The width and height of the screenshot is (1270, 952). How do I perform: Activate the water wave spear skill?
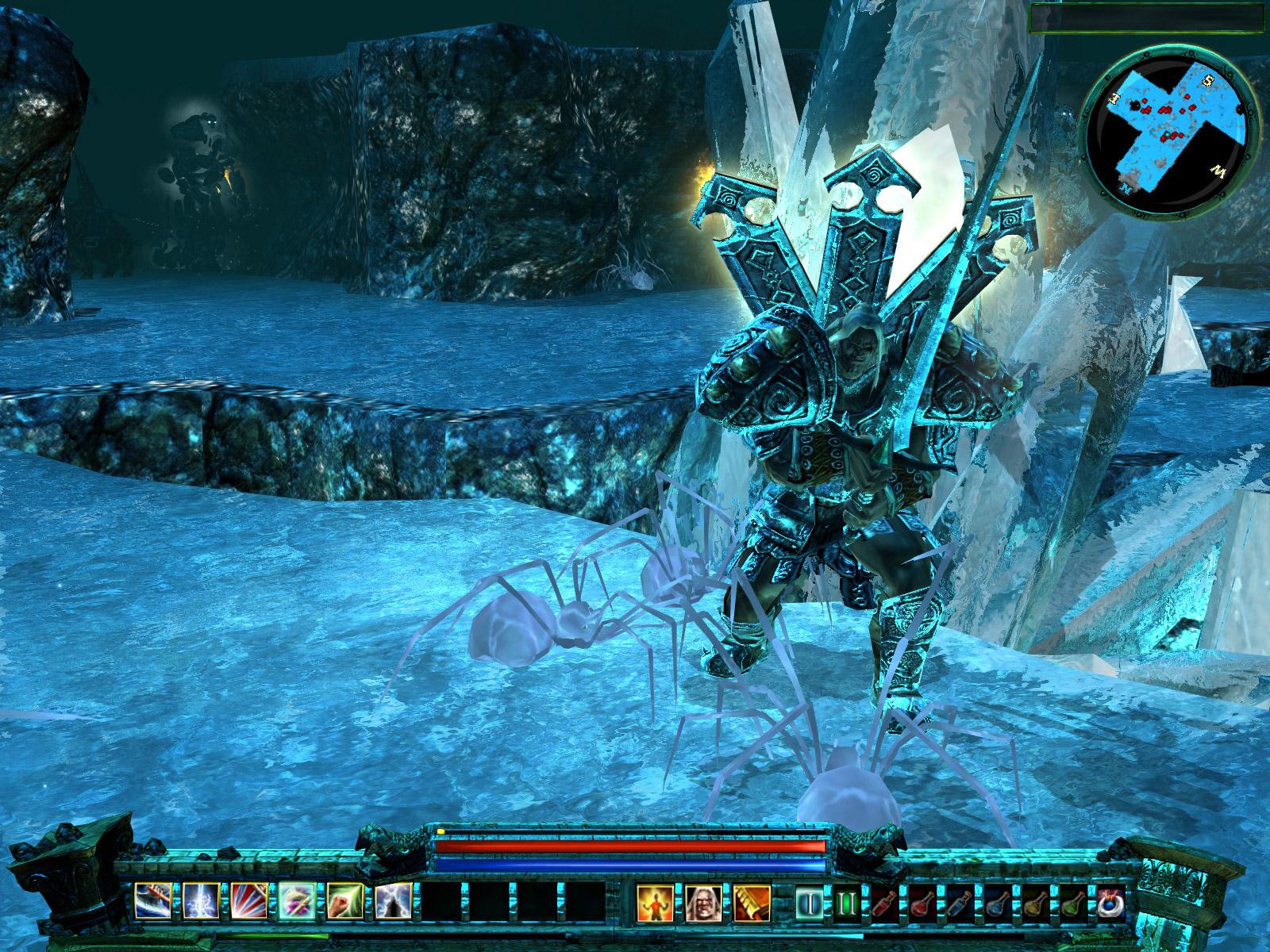[x=153, y=902]
